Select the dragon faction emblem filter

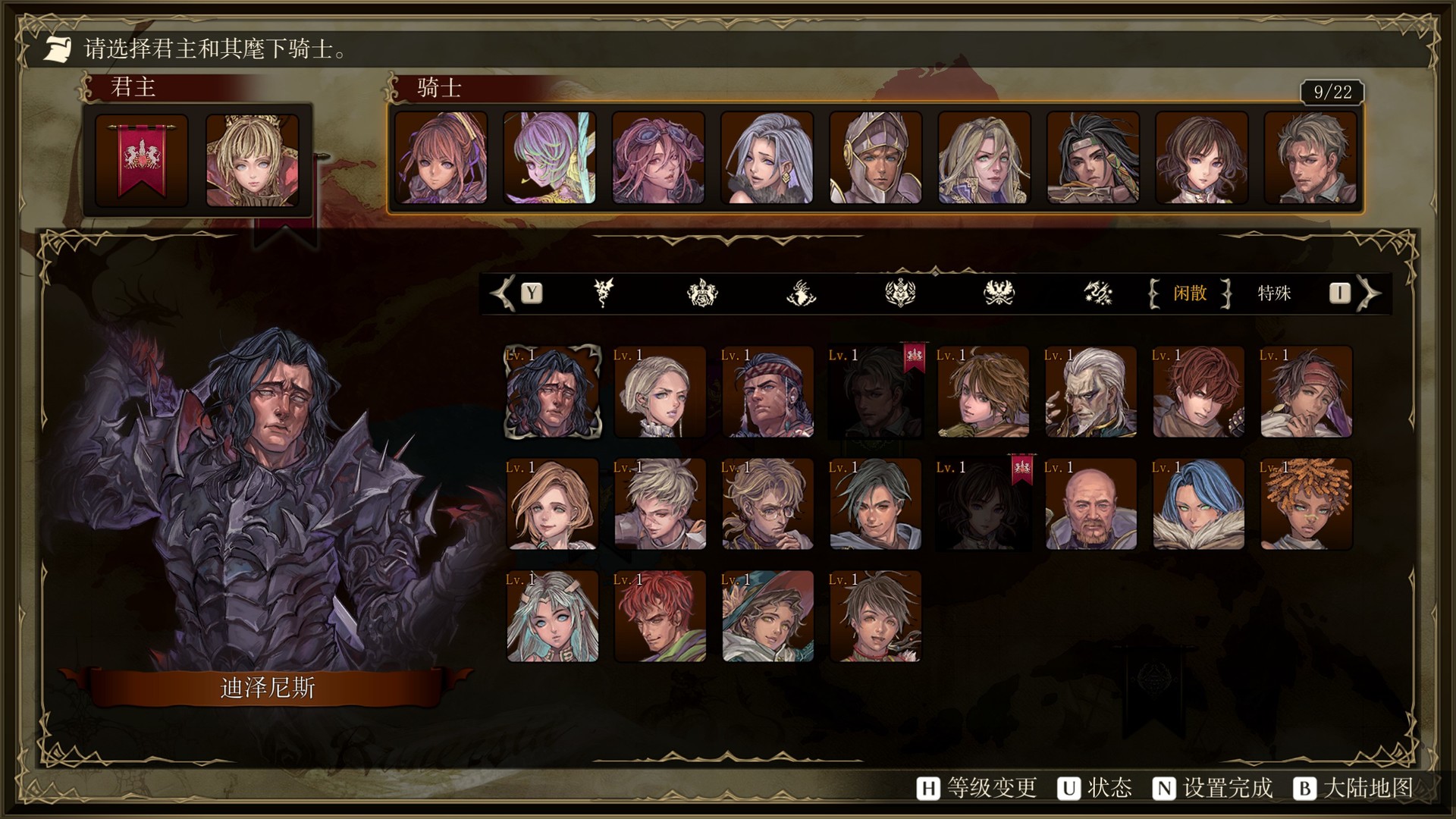tap(604, 295)
